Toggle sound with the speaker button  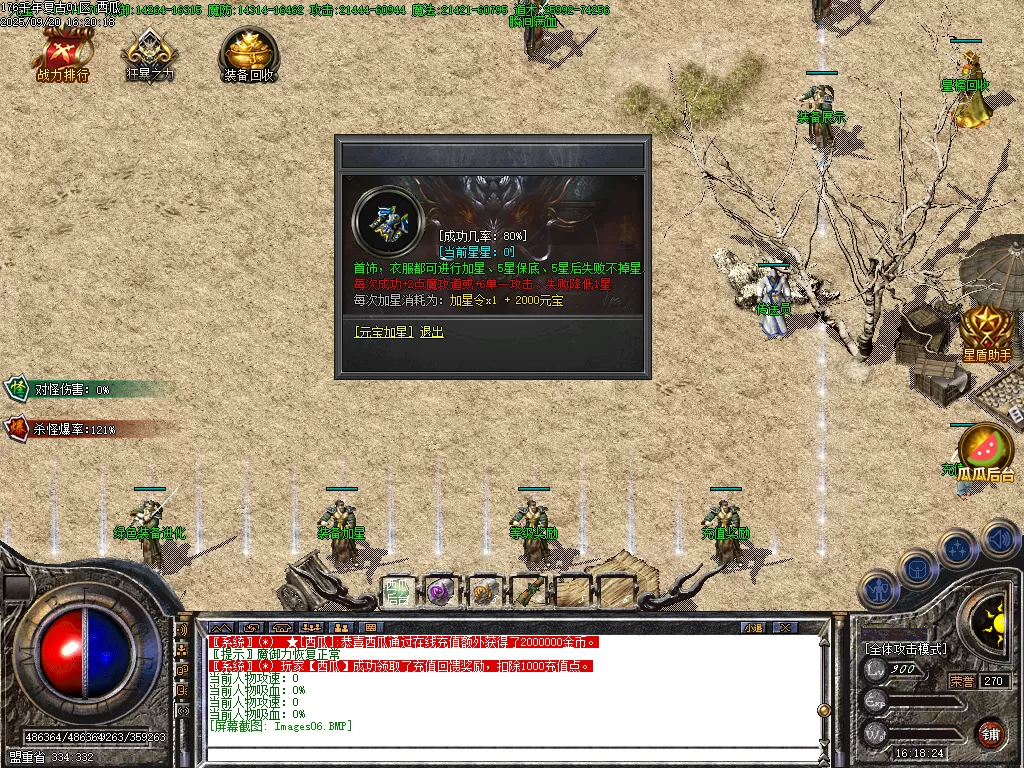[x=1000, y=540]
